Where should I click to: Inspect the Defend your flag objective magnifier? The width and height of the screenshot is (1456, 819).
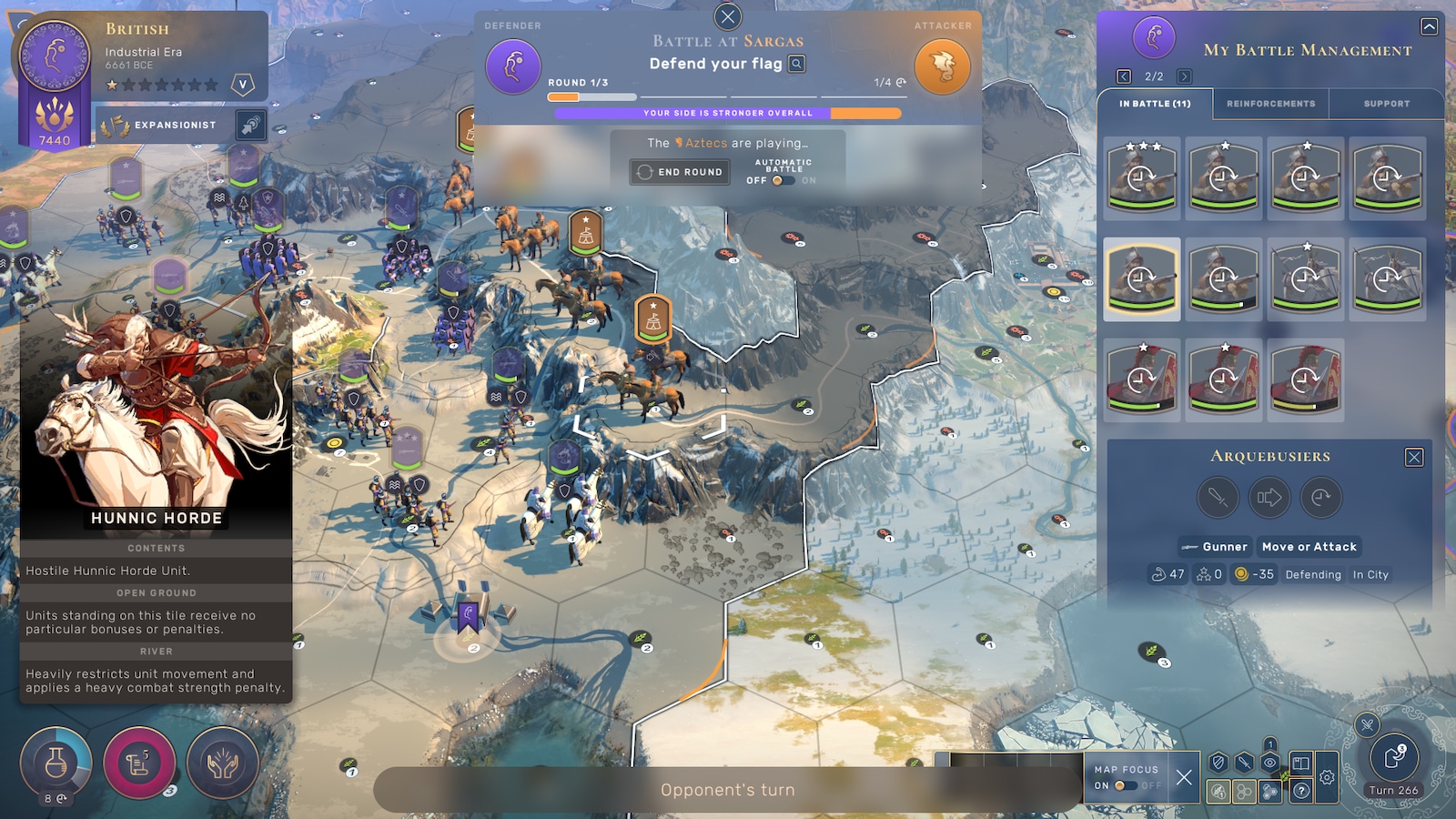click(x=797, y=64)
